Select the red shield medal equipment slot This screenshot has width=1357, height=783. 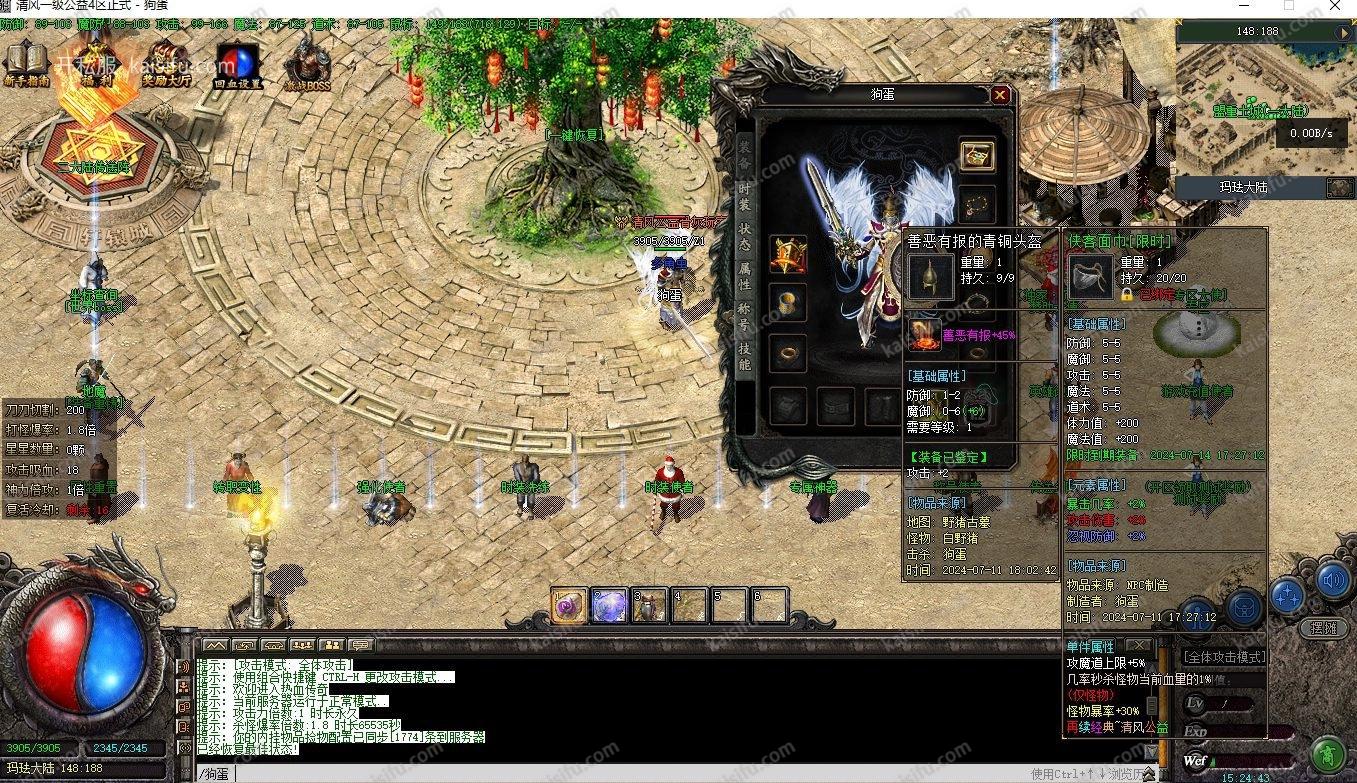(788, 254)
